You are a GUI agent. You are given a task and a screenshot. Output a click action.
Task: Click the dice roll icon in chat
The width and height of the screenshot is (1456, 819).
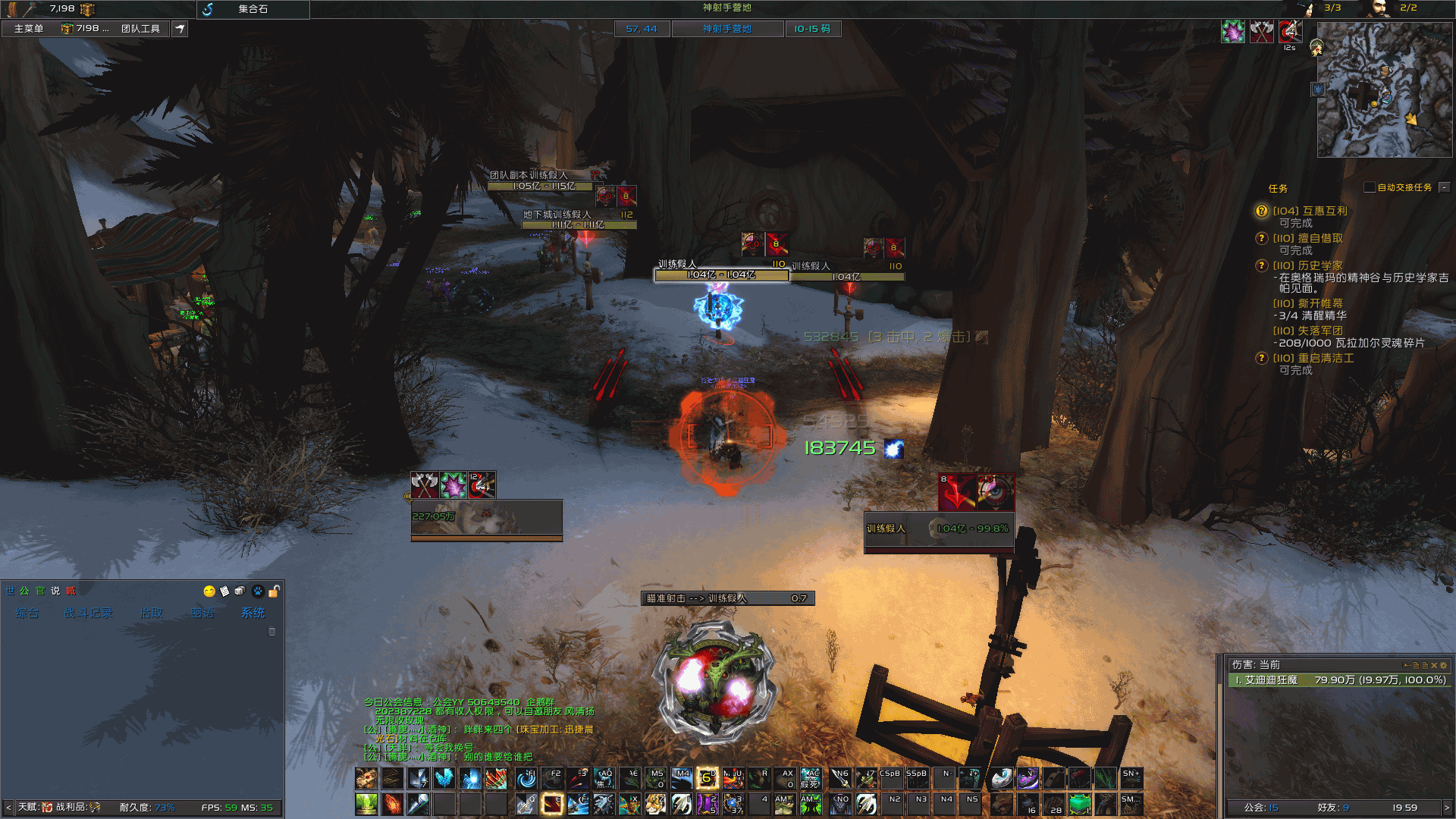tap(240, 591)
